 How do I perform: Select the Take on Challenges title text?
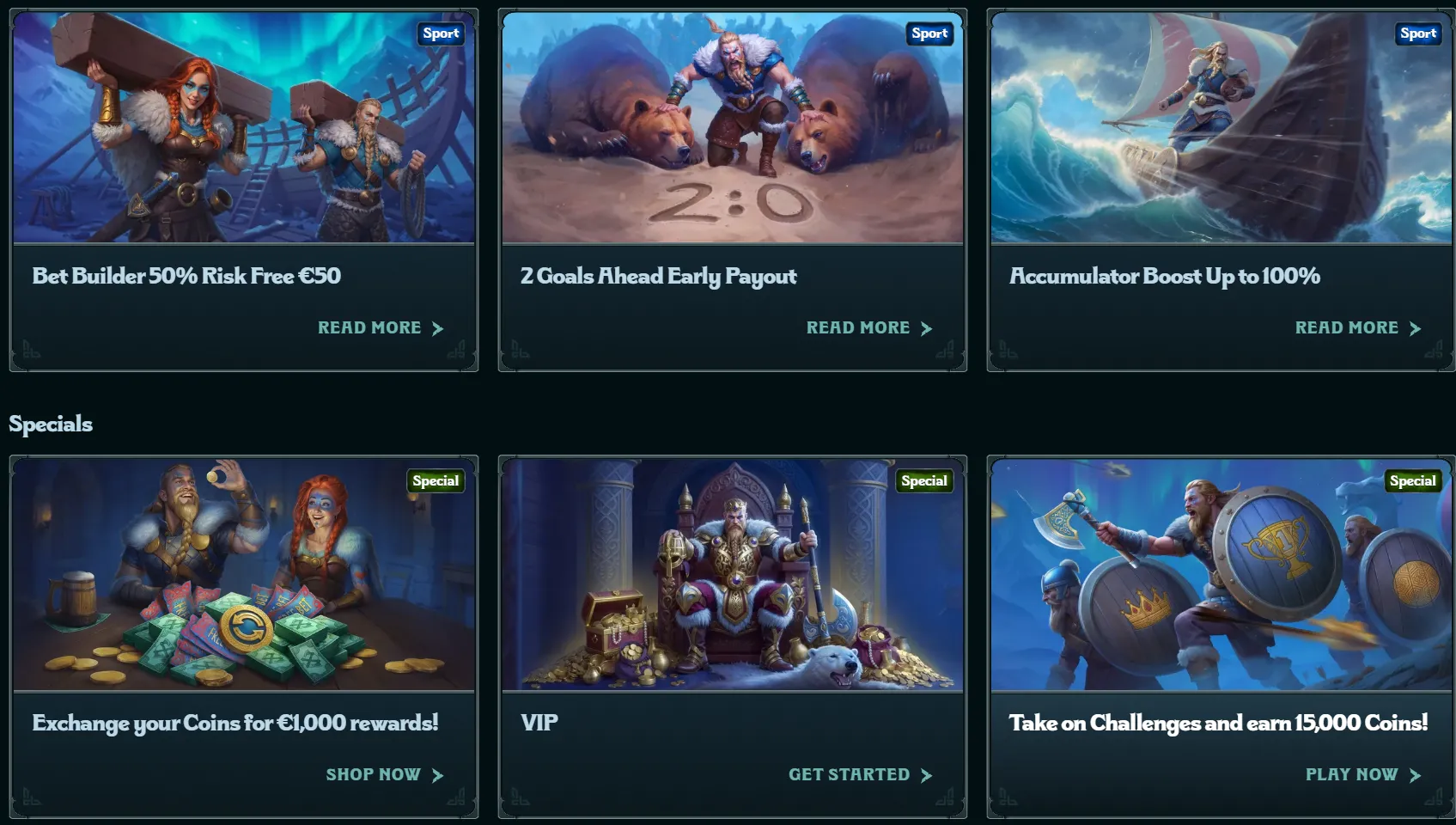point(1218,723)
